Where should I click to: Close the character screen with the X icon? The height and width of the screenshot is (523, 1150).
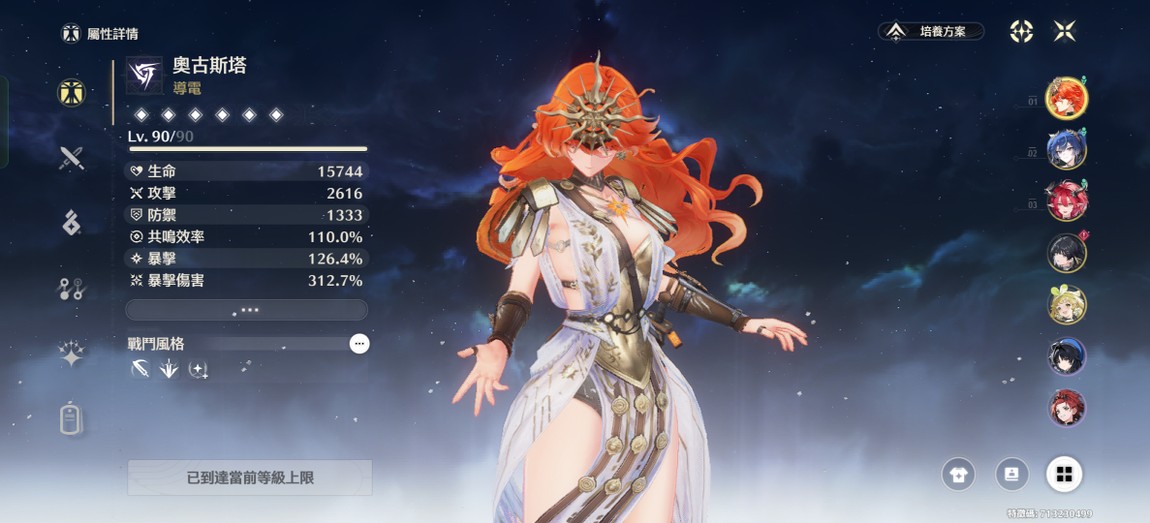click(1065, 32)
